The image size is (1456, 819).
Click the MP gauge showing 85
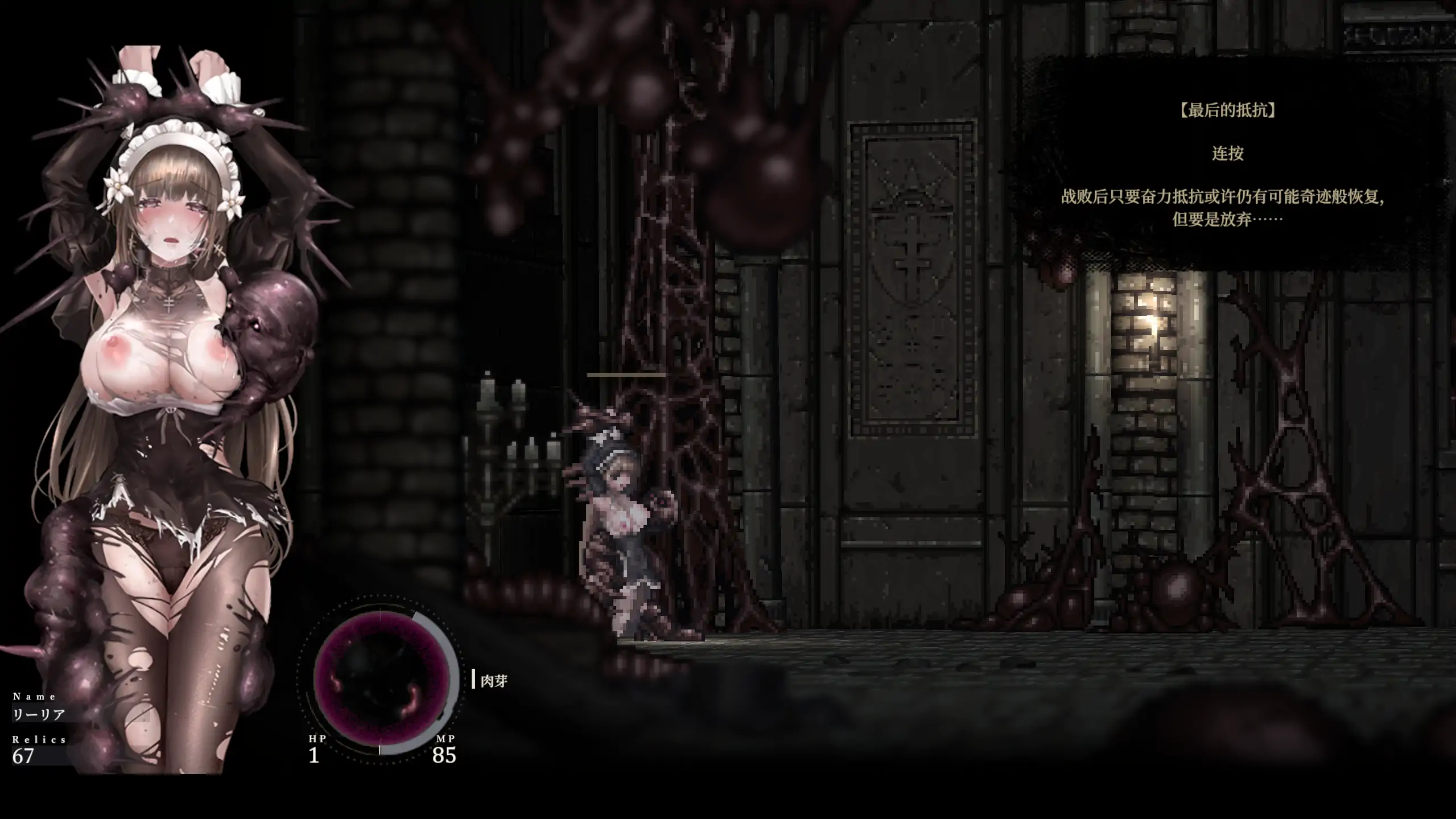click(x=446, y=757)
